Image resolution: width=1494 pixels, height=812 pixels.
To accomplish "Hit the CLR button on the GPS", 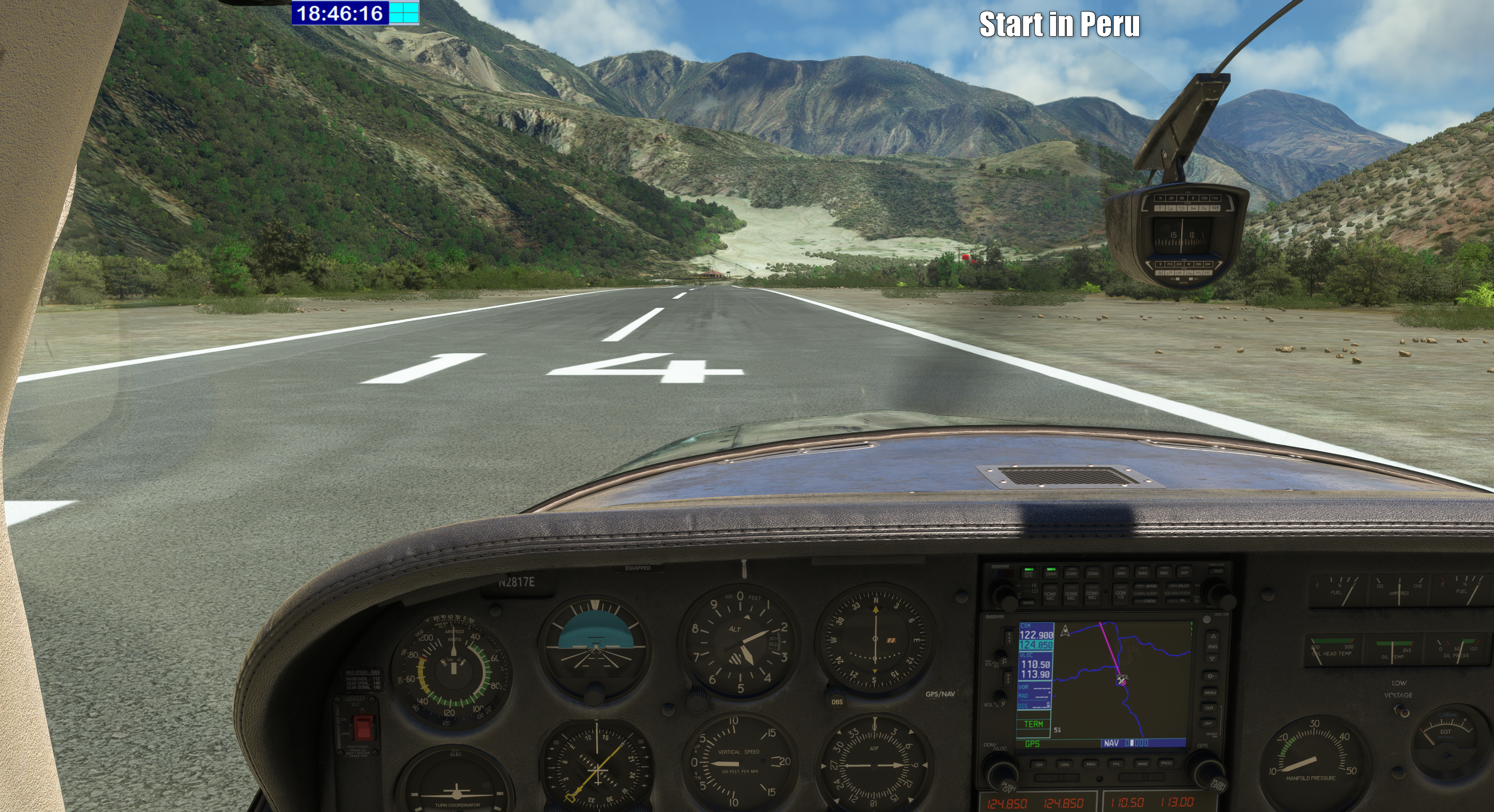I will [1209, 708].
